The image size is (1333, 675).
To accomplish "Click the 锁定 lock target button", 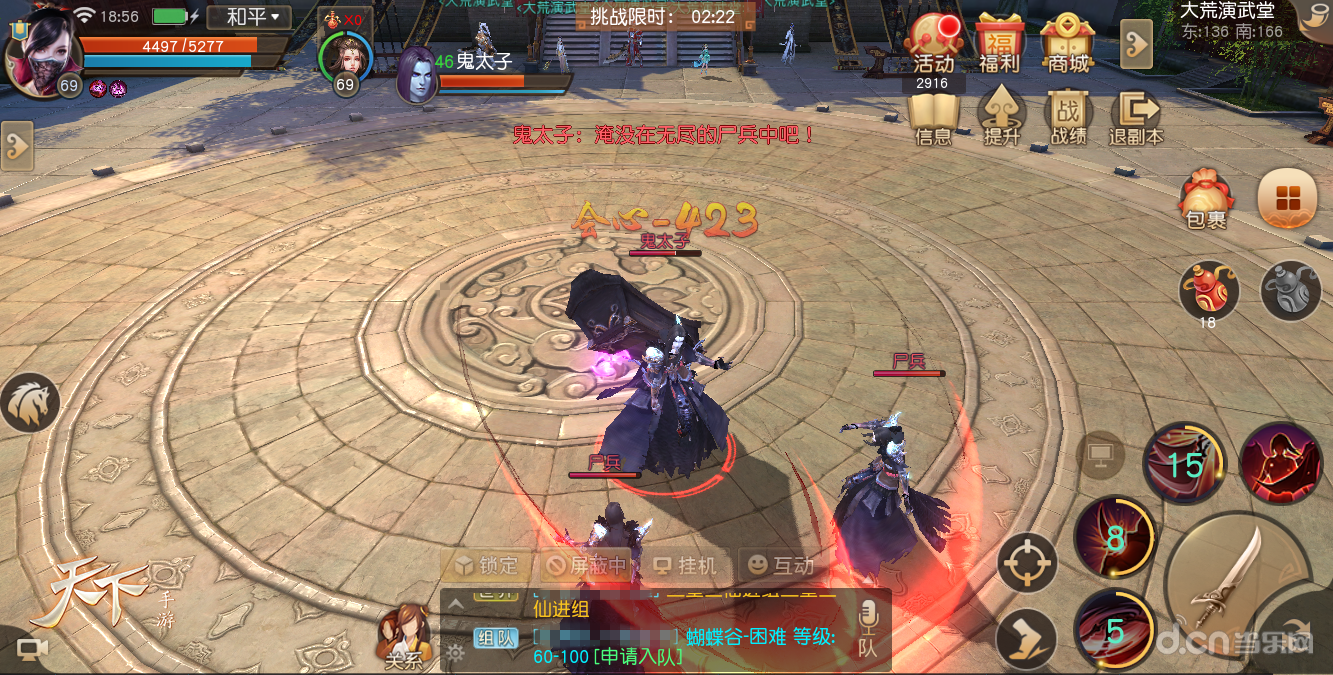I will coord(487,566).
